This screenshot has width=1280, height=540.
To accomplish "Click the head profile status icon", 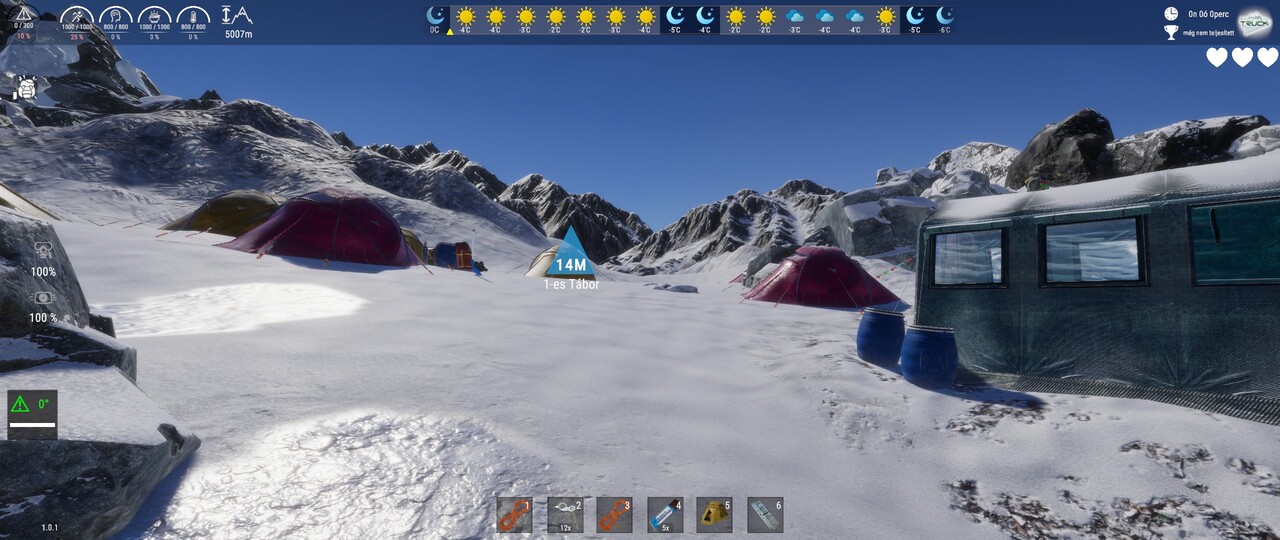I will [x=116, y=16].
